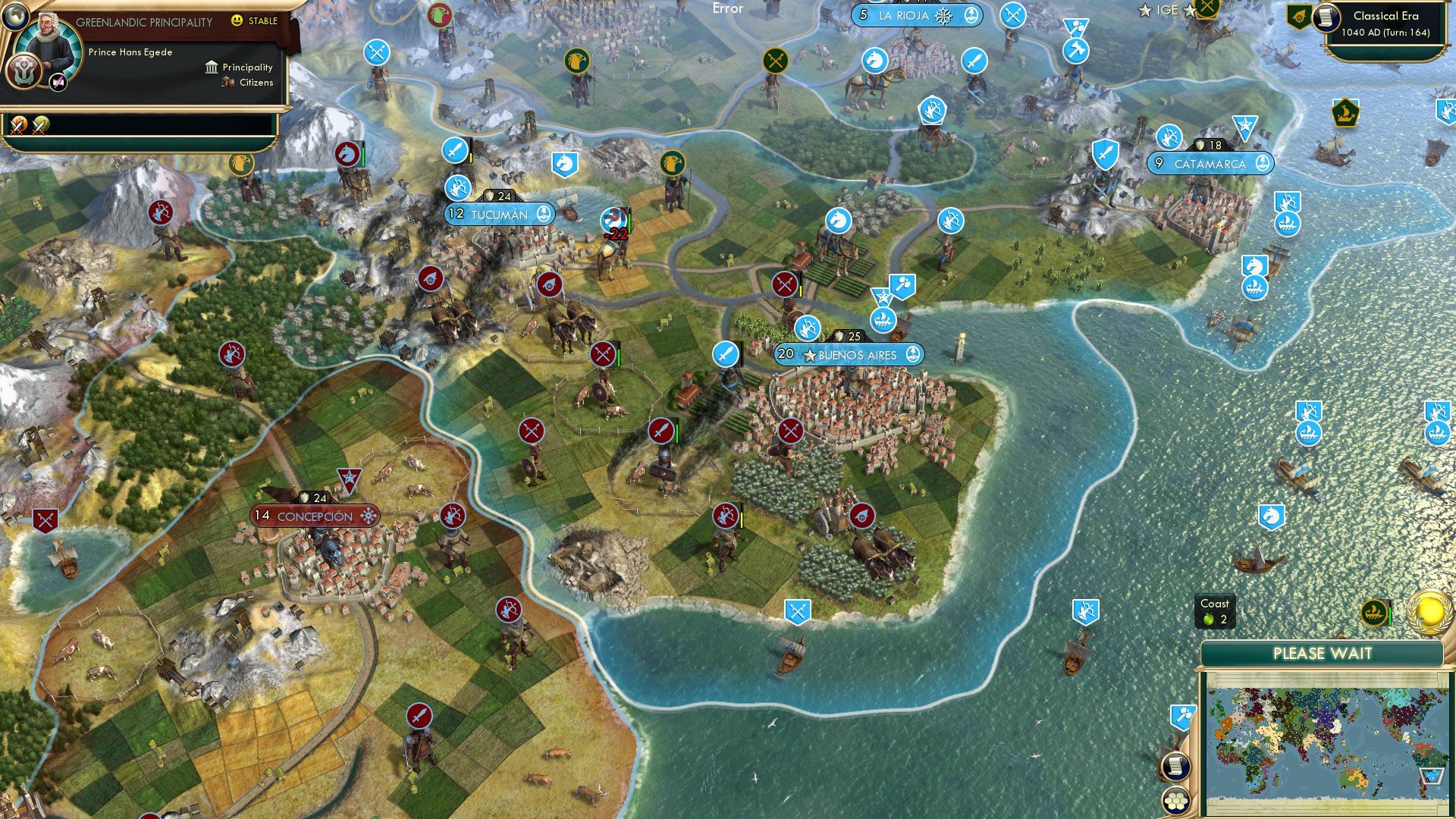Click the PLEASE WAIT banner
Screen dimensions: 1456x819
1322,654
